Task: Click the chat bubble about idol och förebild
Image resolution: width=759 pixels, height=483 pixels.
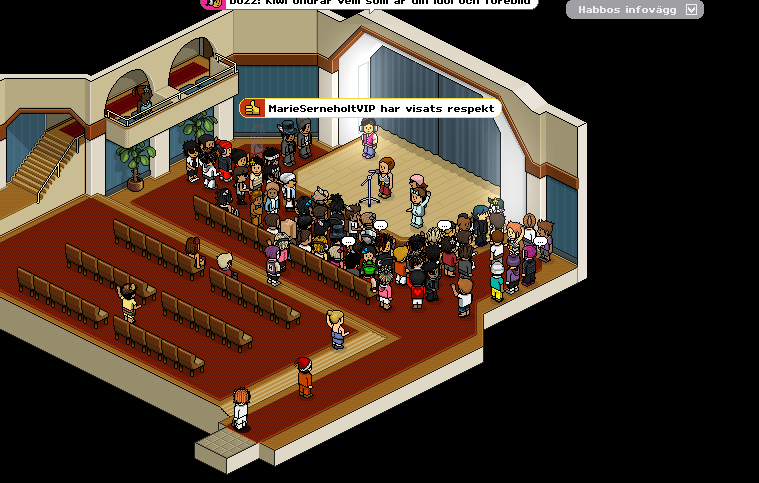Action: point(370,4)
